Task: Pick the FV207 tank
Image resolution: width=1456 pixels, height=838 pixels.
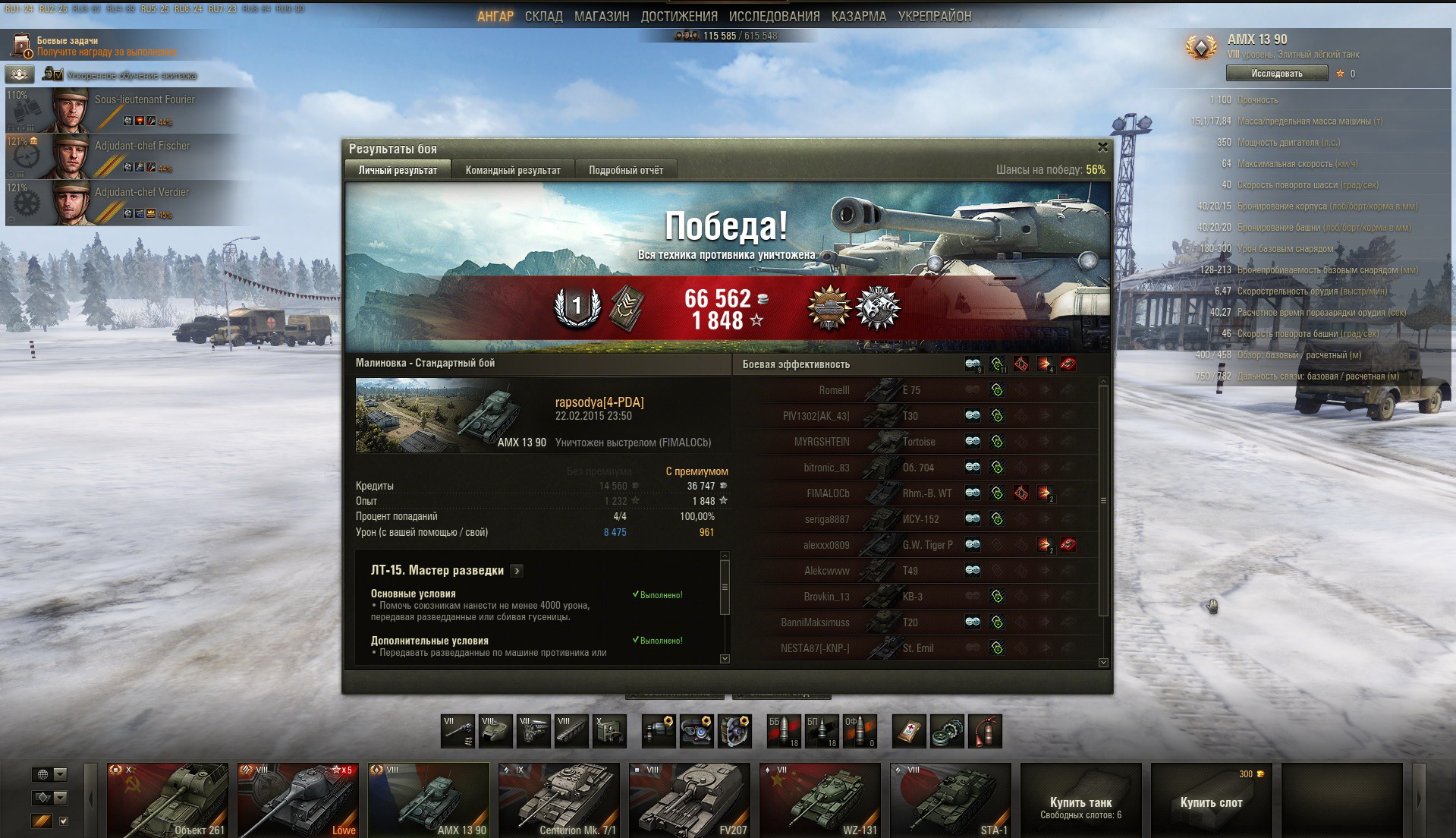Action: pos(690,799)
